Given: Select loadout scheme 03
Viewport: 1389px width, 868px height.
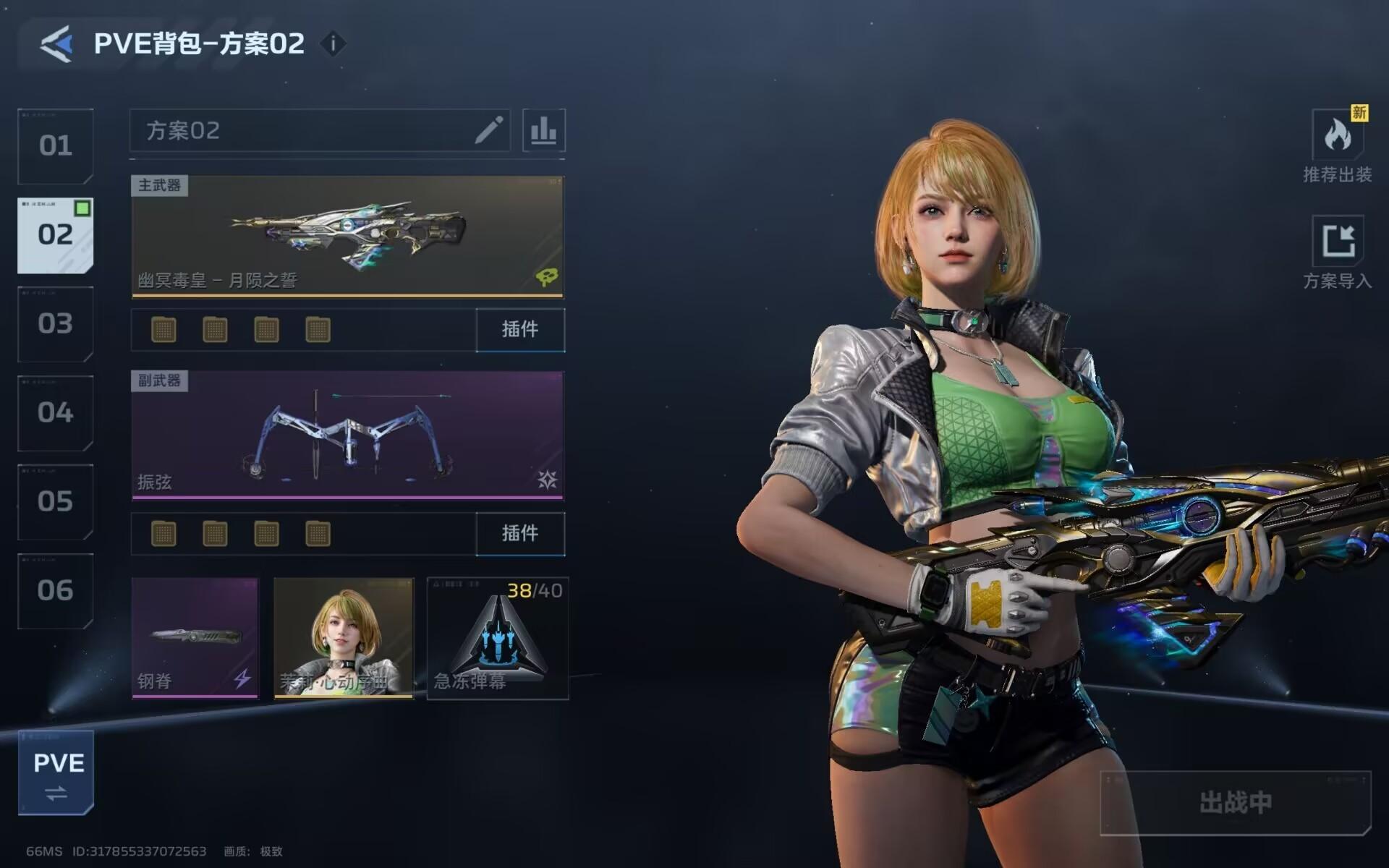Looking at the screenshot, I should 56,323.
